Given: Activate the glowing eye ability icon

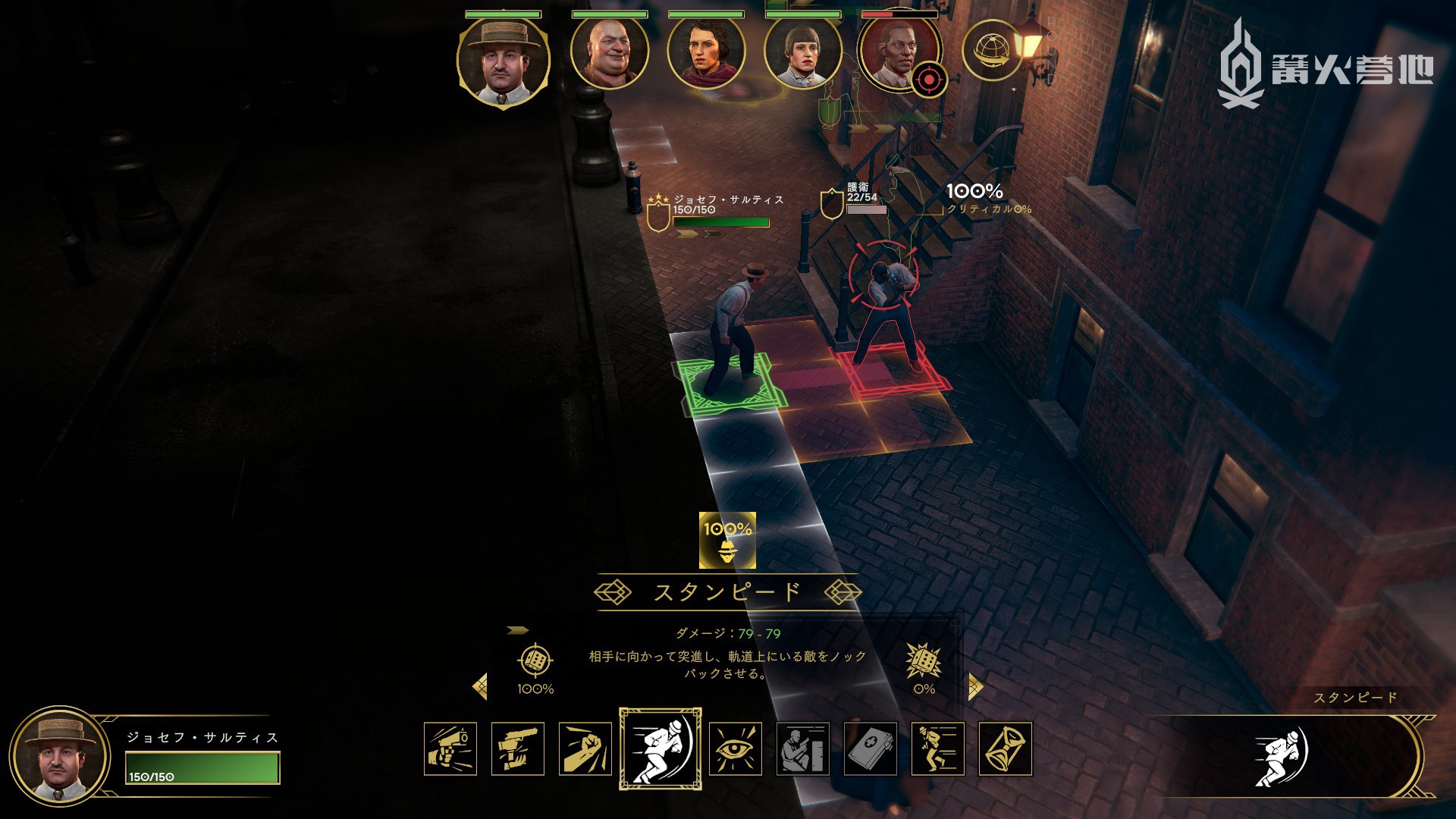Looking at the screenshot, I should (736, 748).
